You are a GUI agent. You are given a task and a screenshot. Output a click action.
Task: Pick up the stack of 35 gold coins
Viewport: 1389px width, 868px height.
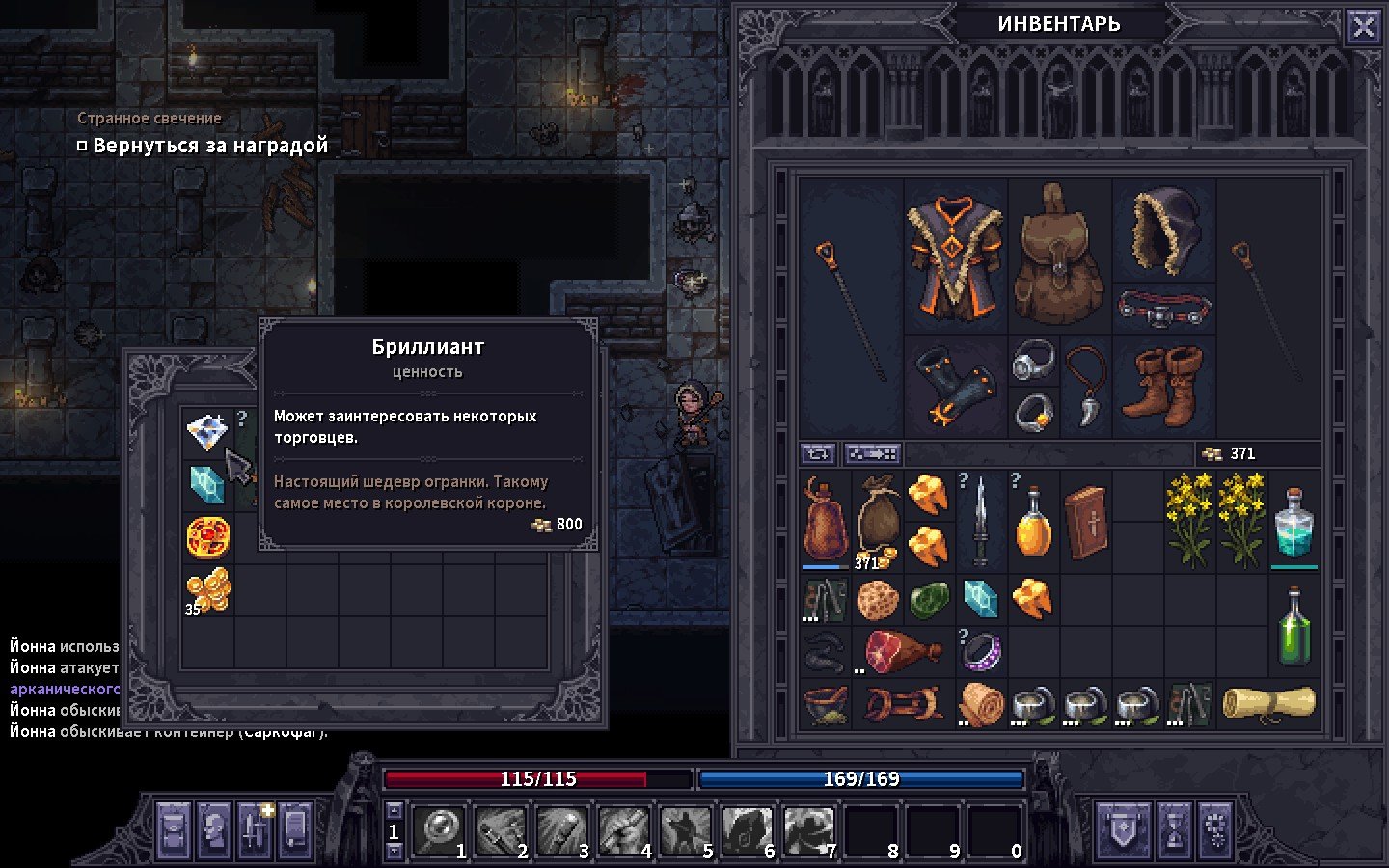click(x=207, y=589)
